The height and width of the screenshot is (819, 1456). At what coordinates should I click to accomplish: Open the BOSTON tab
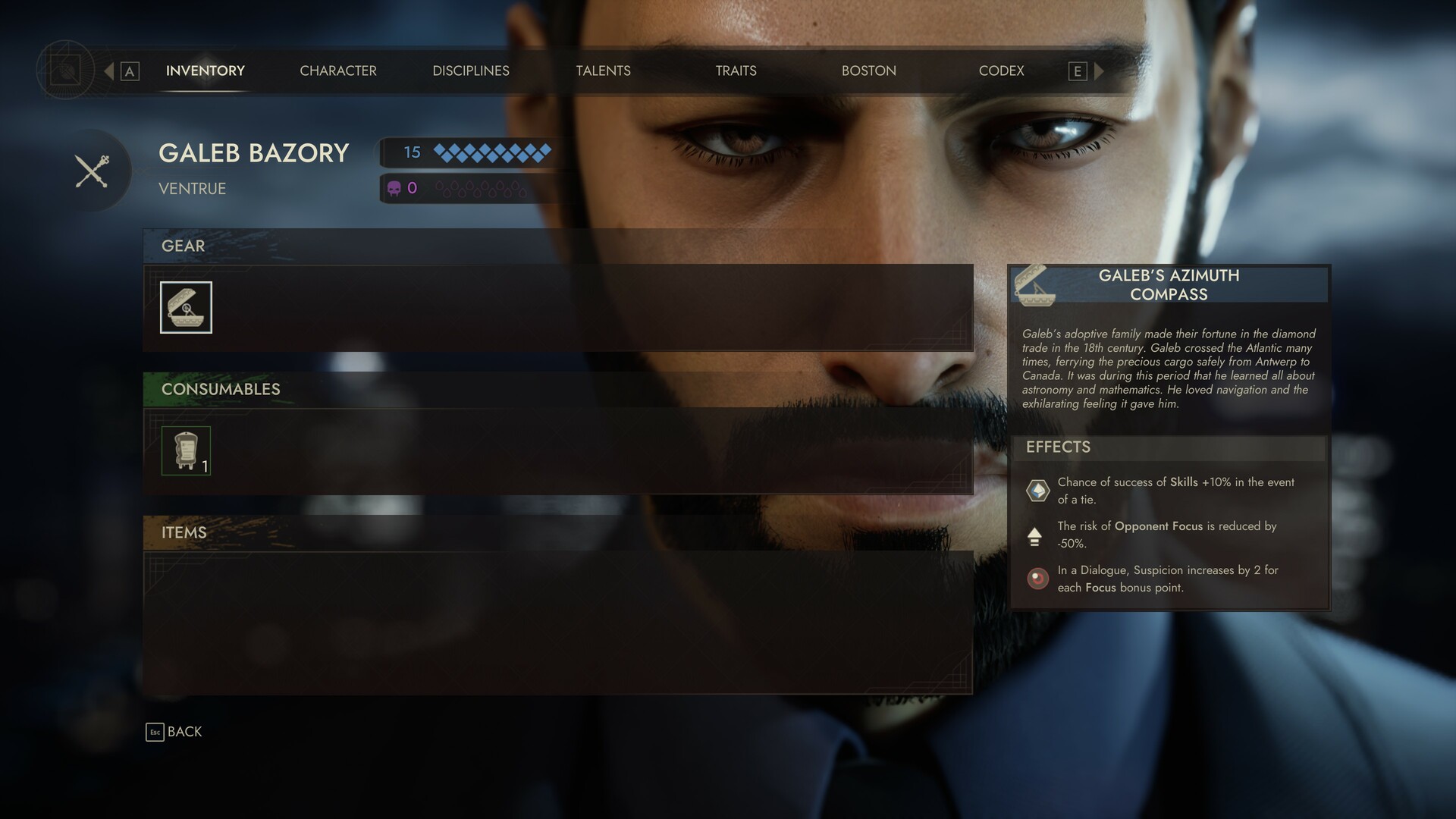[868, 71]
